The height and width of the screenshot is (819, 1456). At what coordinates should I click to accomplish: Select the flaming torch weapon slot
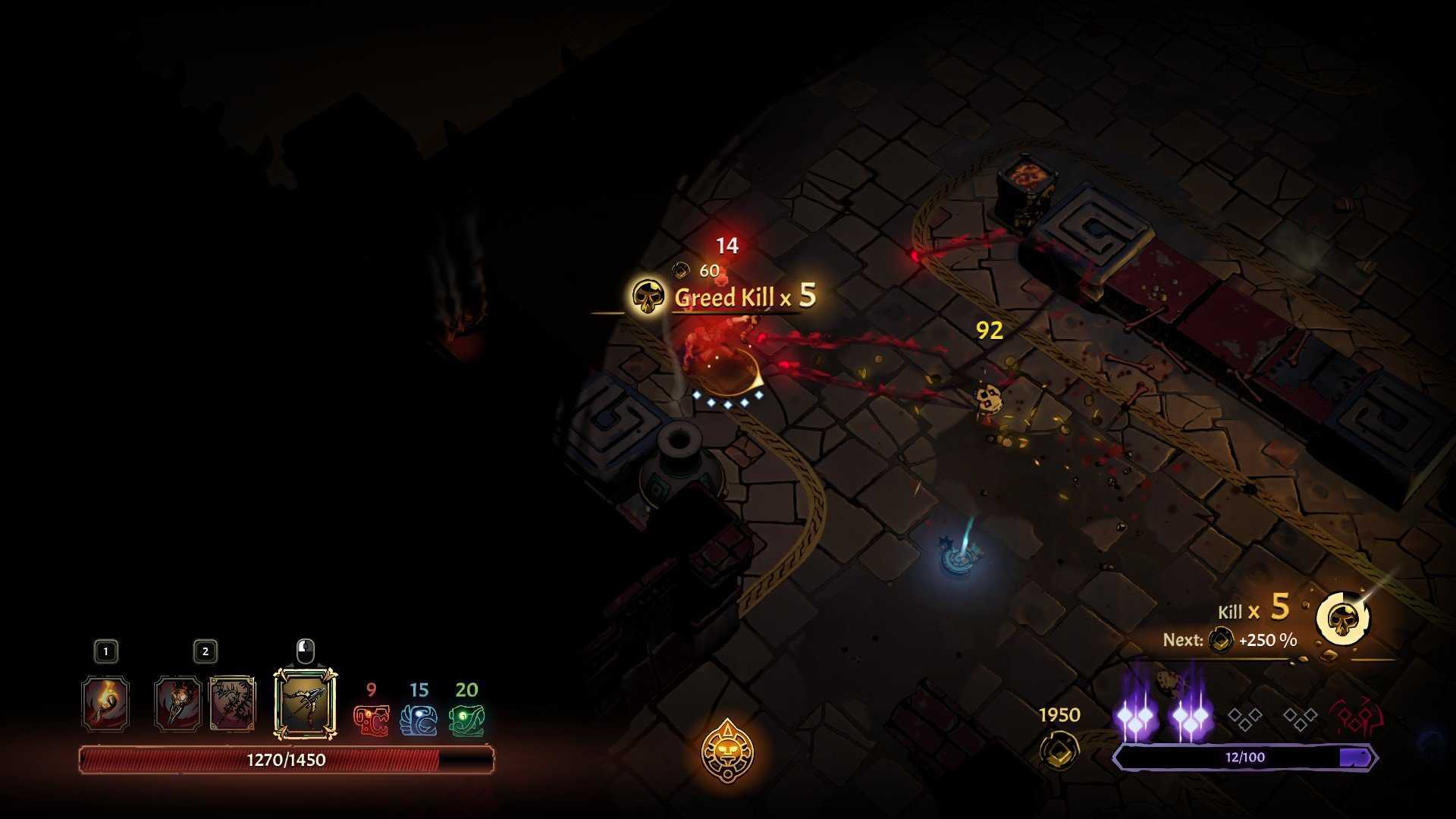click(105, 704)
